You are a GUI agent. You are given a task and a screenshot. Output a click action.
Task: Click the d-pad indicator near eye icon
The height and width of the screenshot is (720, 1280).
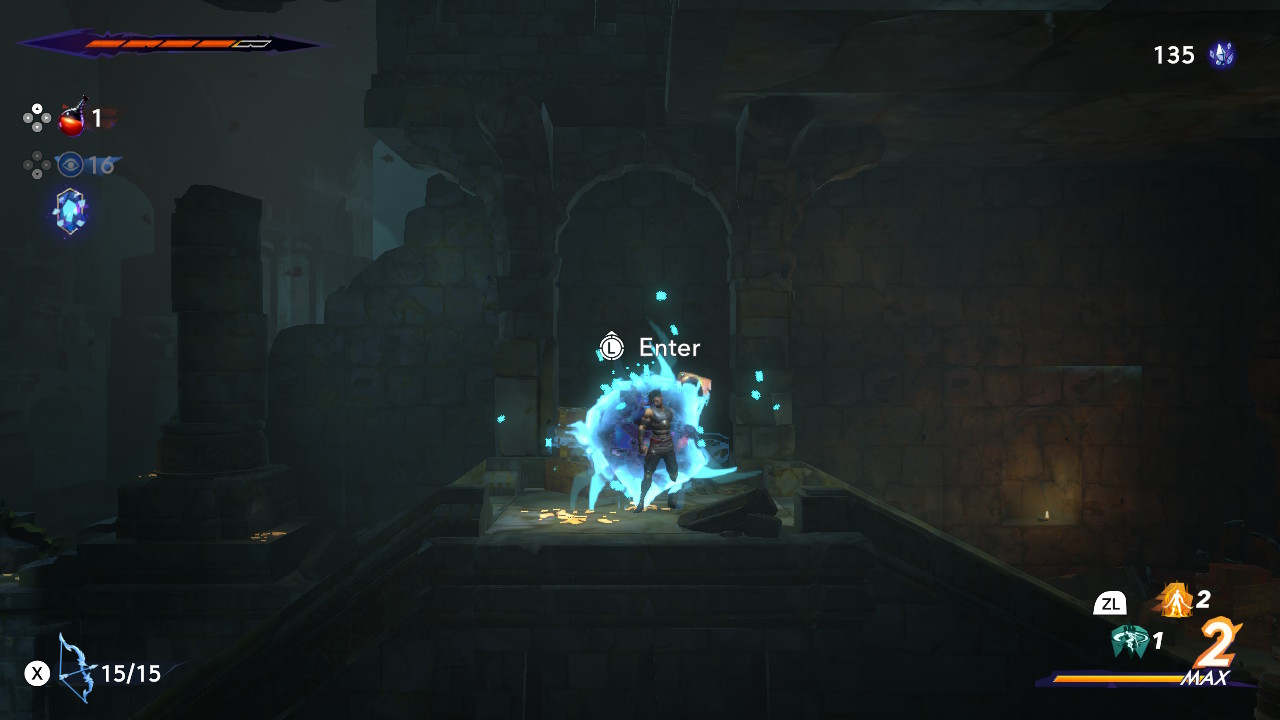tap(38, 165)
